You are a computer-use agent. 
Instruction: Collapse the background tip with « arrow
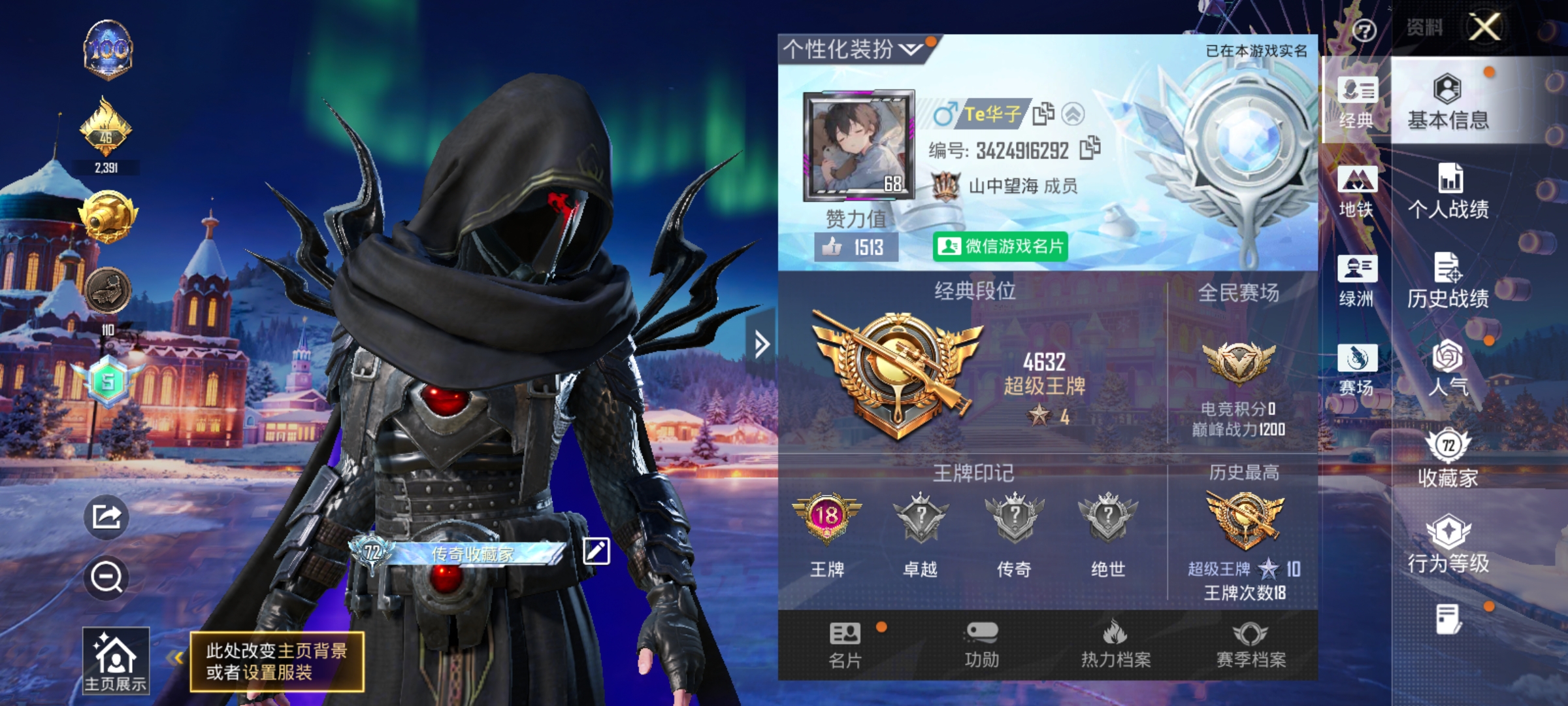click(x=175, y=658)
